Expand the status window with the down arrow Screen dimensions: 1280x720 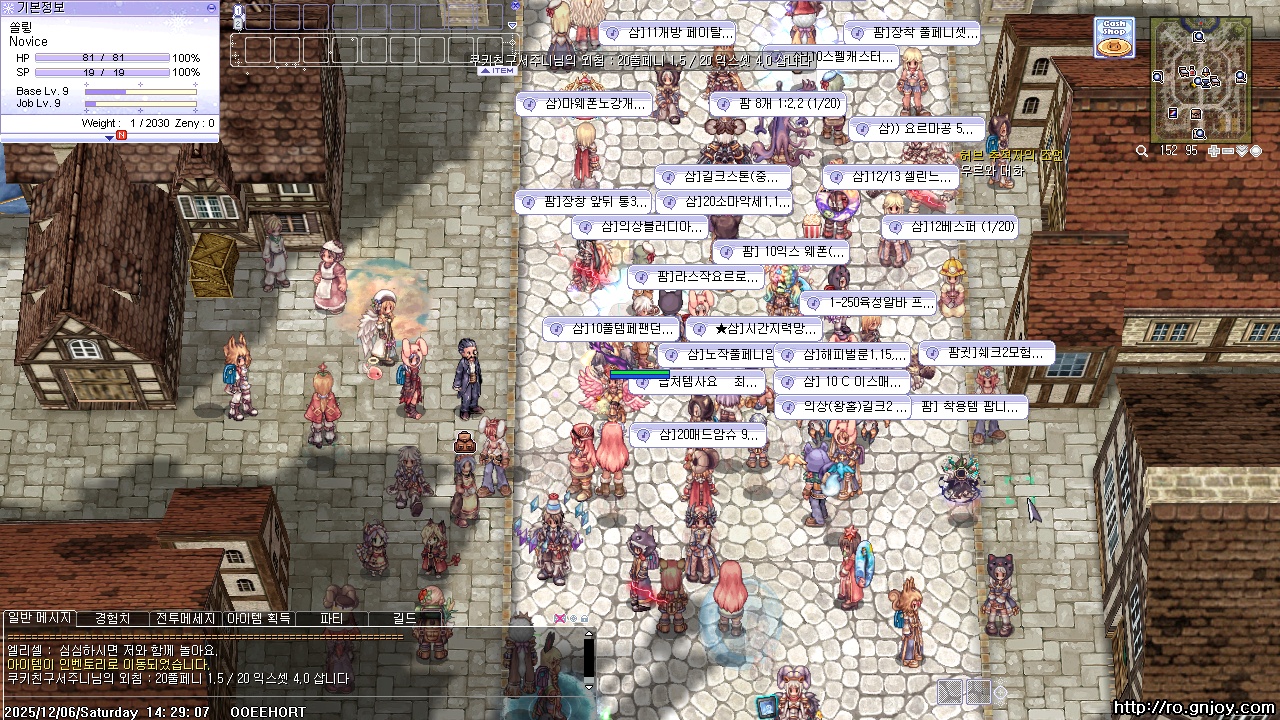coord(110,138)
